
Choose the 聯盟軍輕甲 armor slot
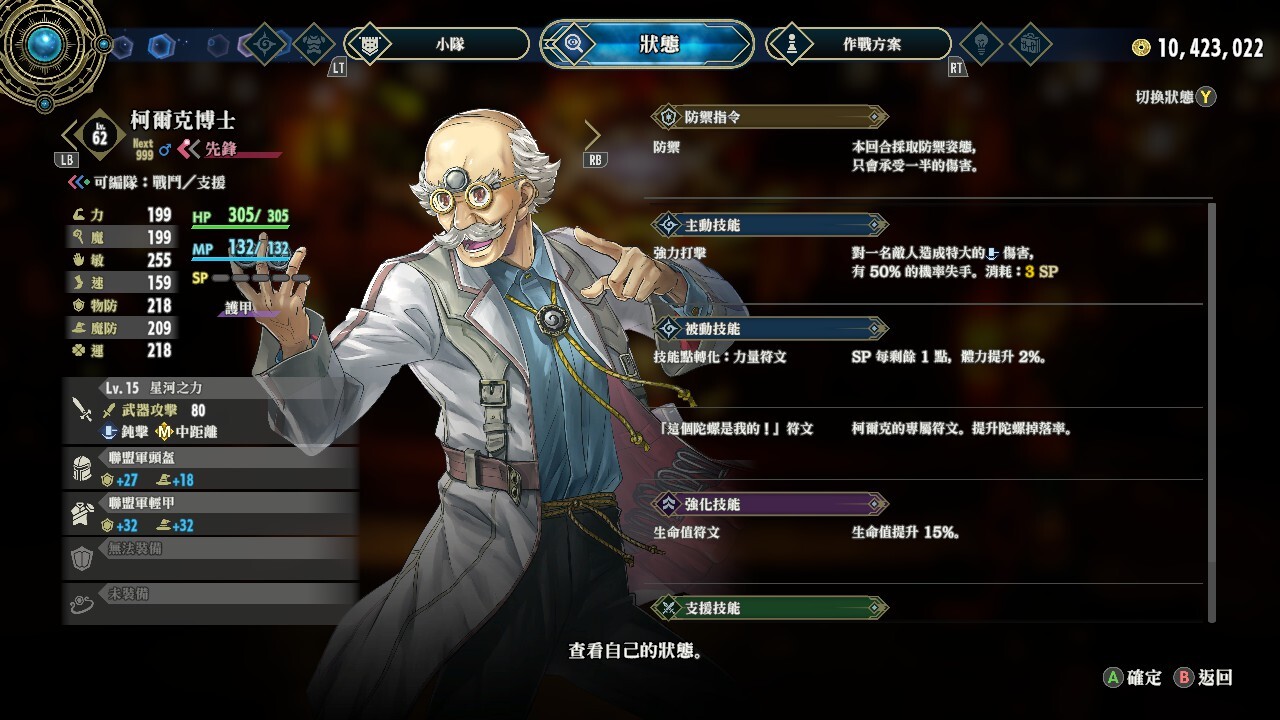[210, 514]
